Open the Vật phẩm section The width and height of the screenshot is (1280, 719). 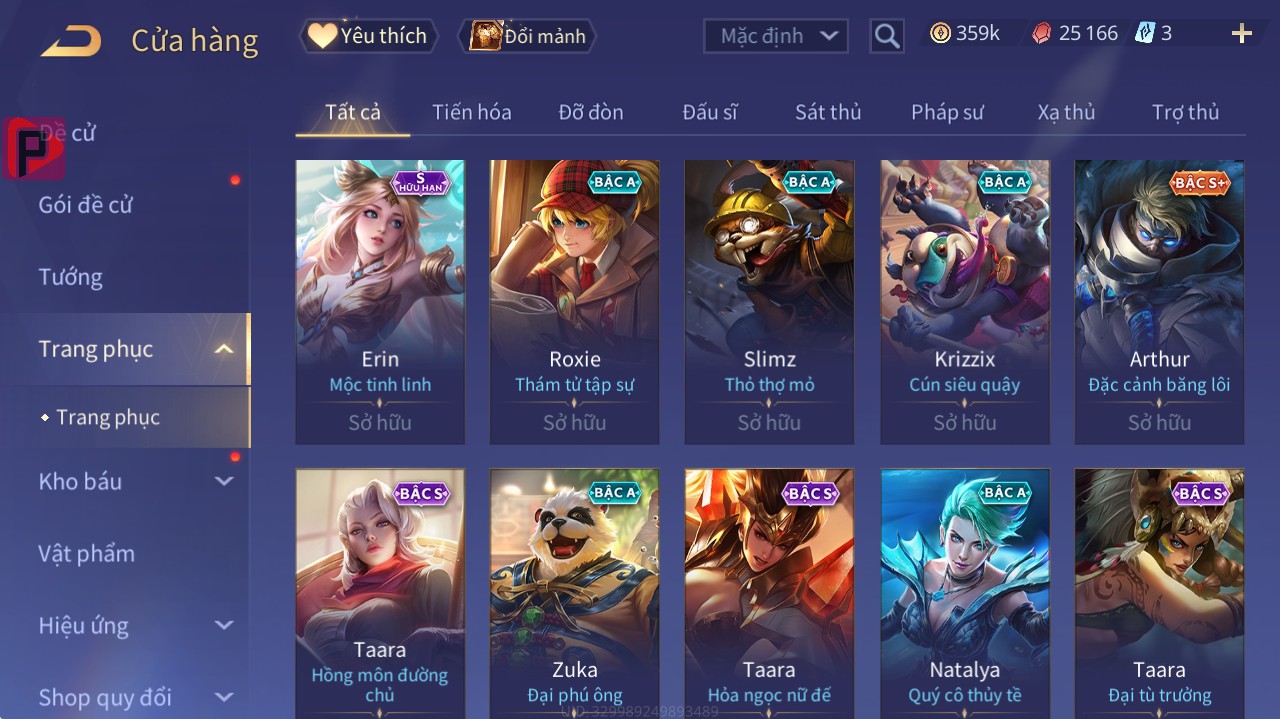[86, 553]
